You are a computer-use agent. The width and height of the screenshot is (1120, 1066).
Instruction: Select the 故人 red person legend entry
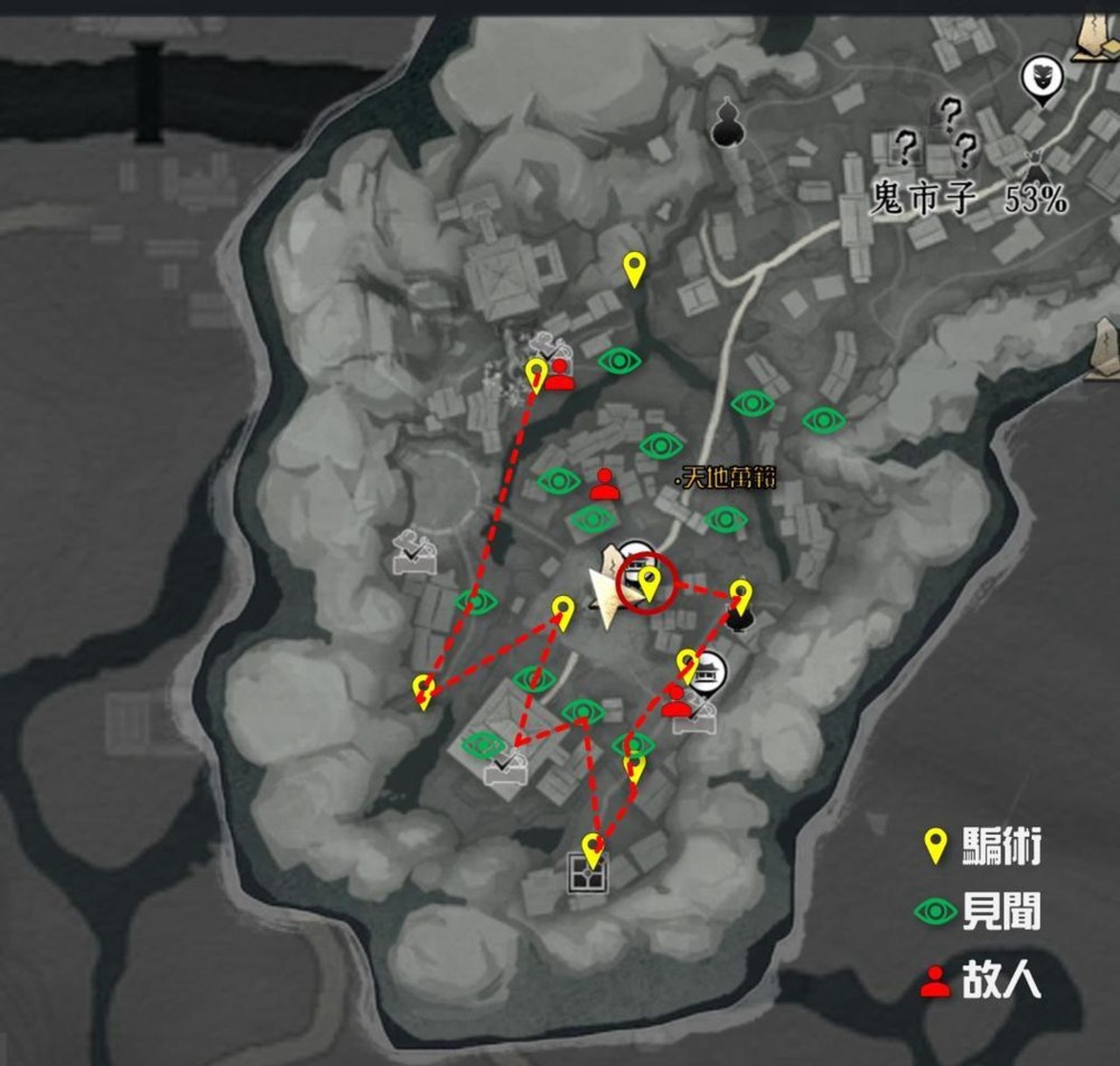[980, 979]
